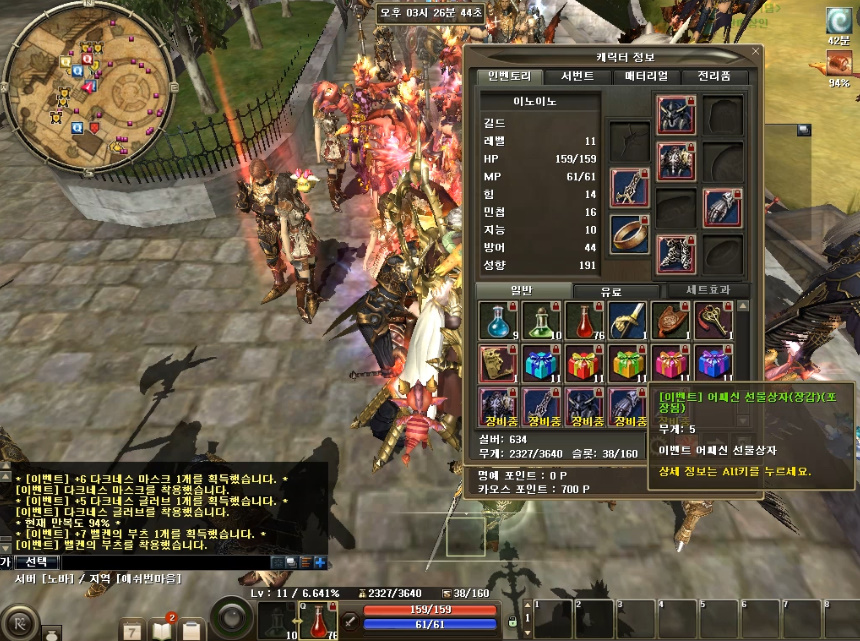
Task: Select the equipped helmet slot
Action: point(676,116)
